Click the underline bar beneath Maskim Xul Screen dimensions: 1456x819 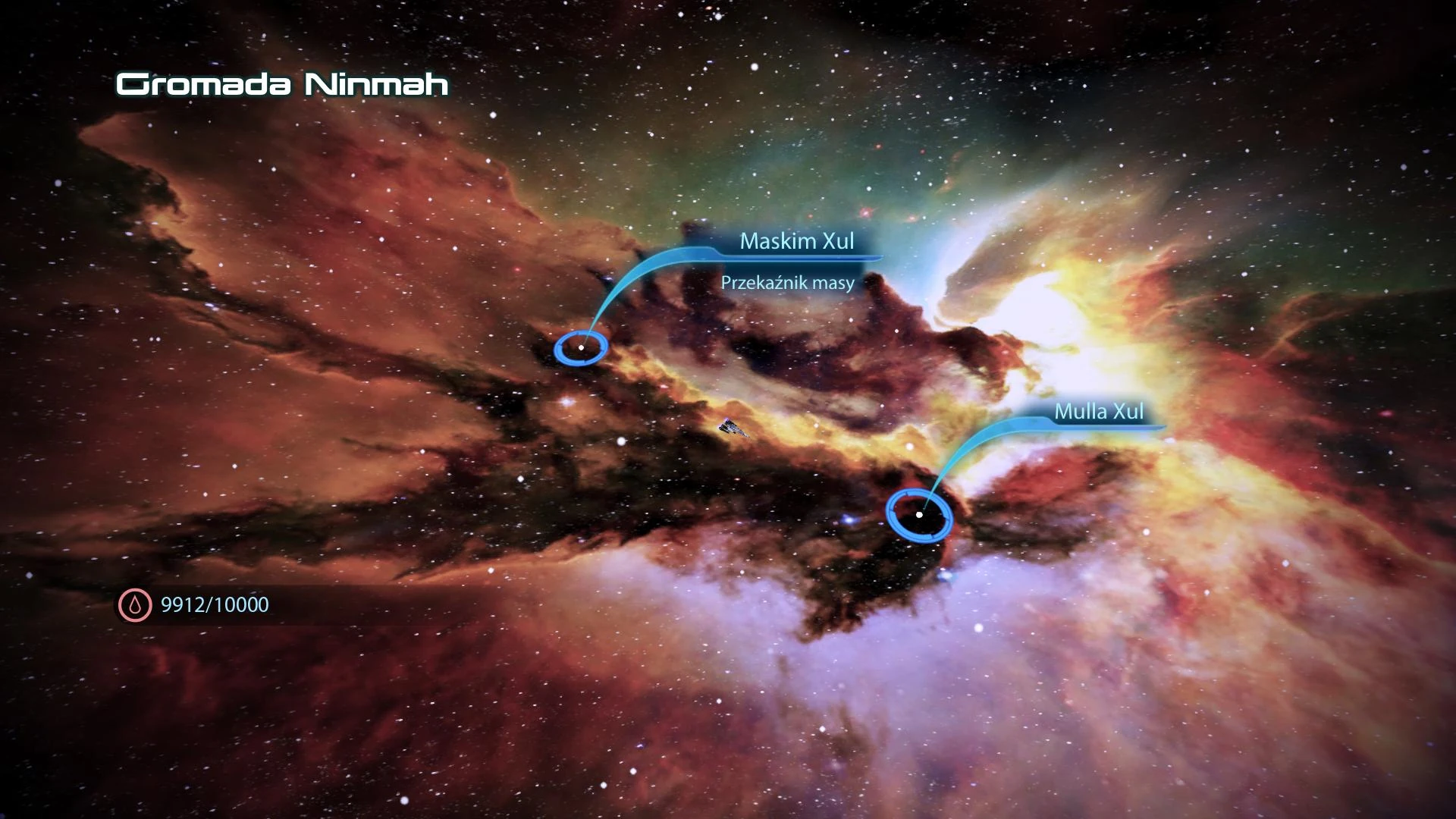click(x=796, y=258)
